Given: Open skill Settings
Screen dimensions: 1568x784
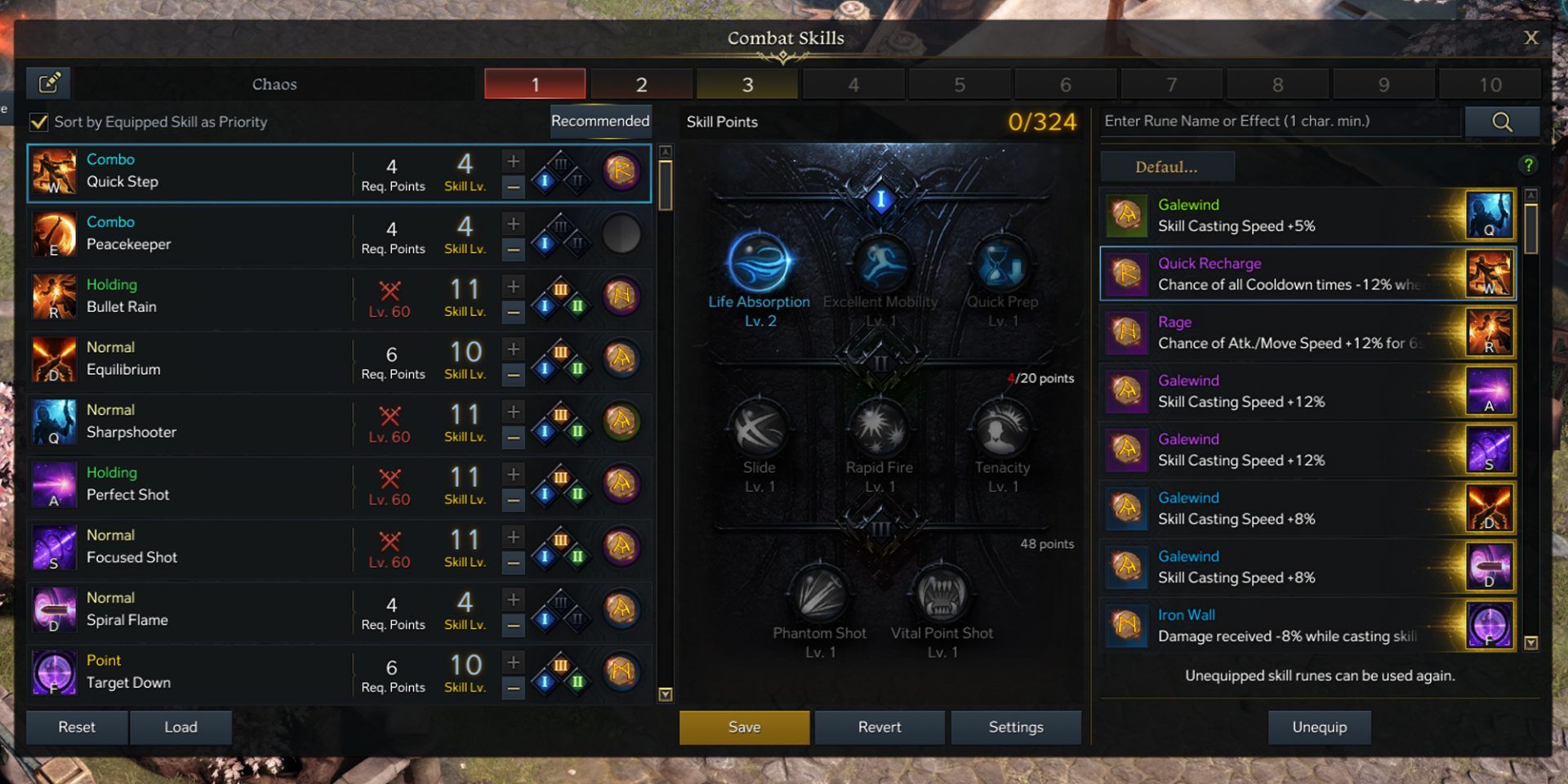Looking at the screenshot, I should [x=1016, y=727].
